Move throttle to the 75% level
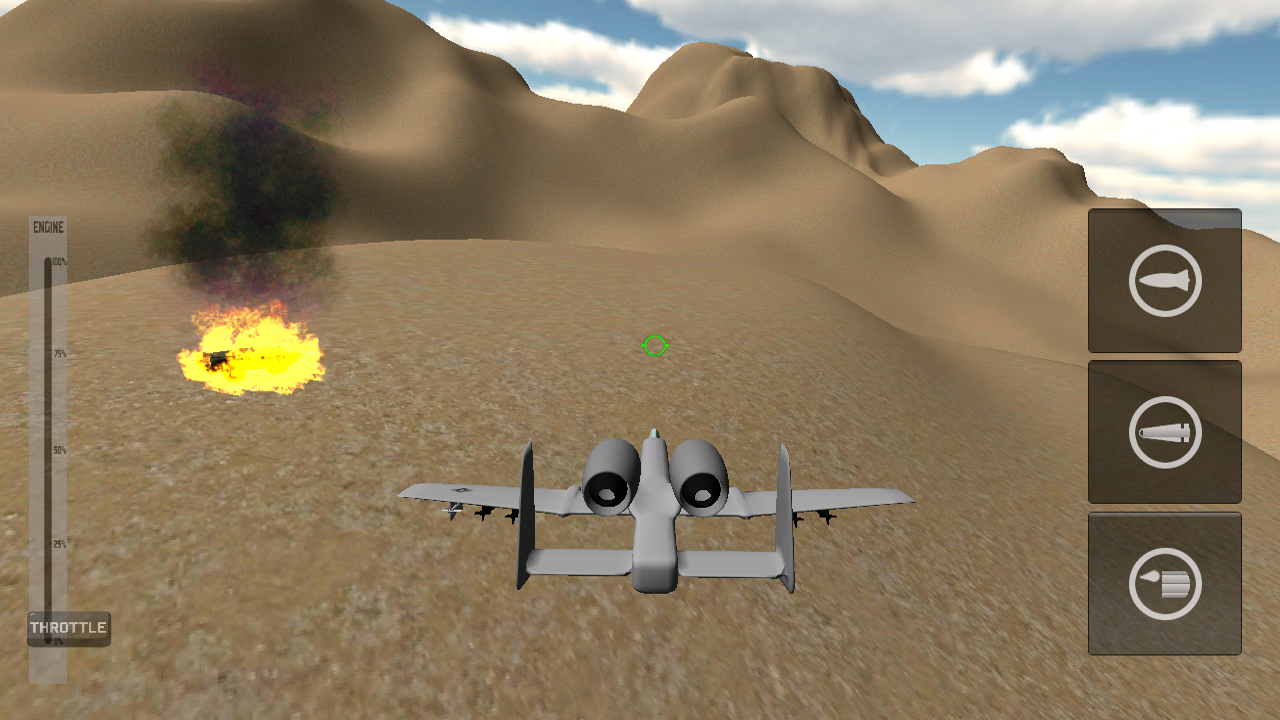Viewport: 1280px width, 720px height. [48, 352]
